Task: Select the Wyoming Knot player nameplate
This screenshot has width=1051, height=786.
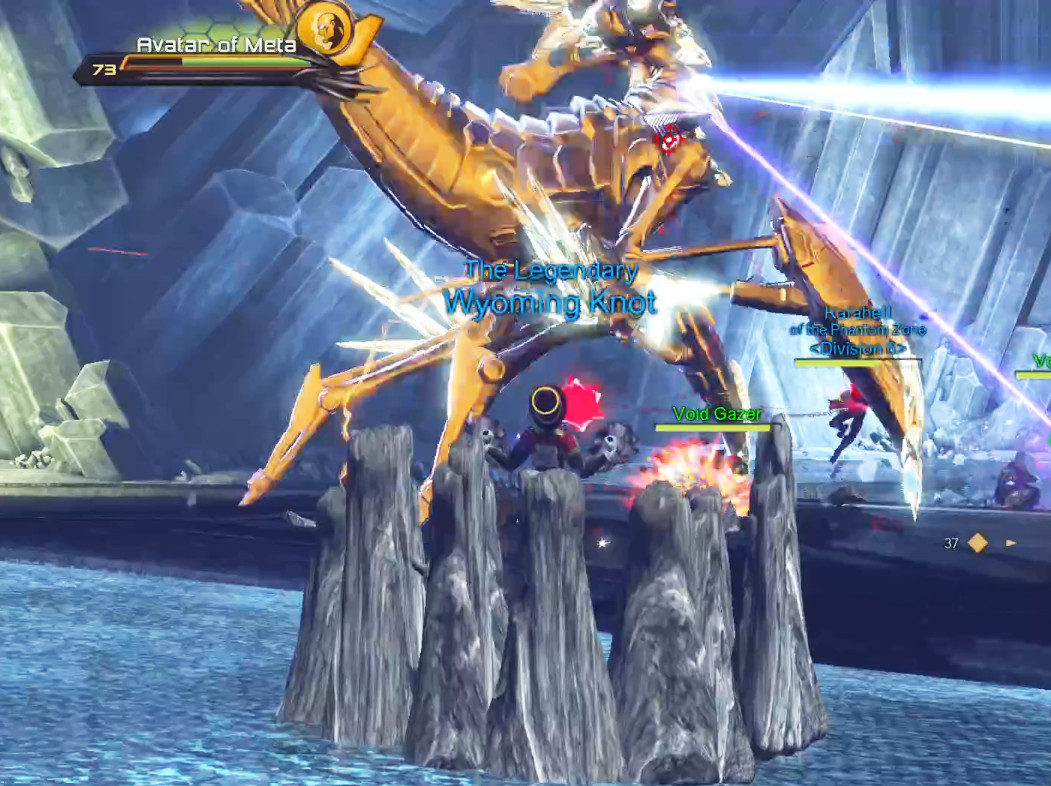Action: click(549, 300)
